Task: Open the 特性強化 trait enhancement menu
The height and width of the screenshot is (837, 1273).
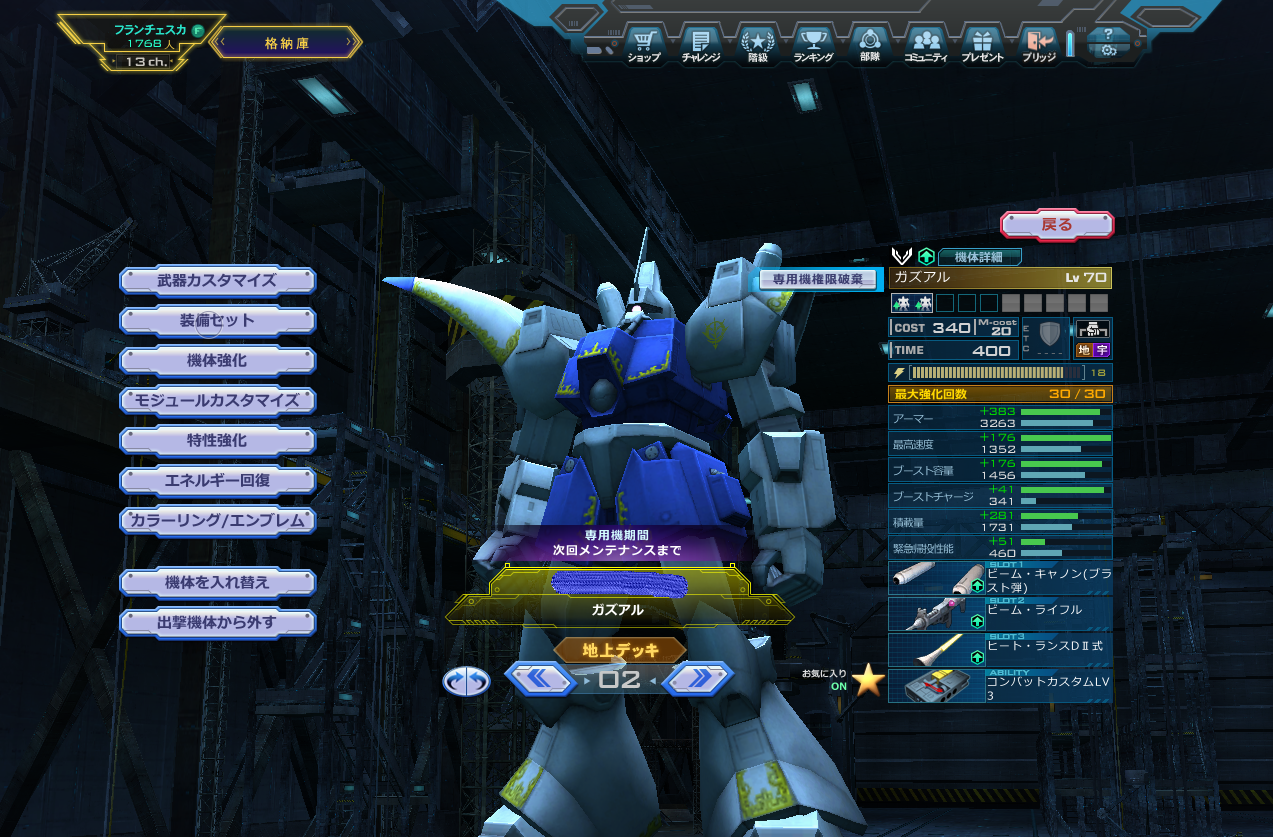Action: click(x=217, y=440)
